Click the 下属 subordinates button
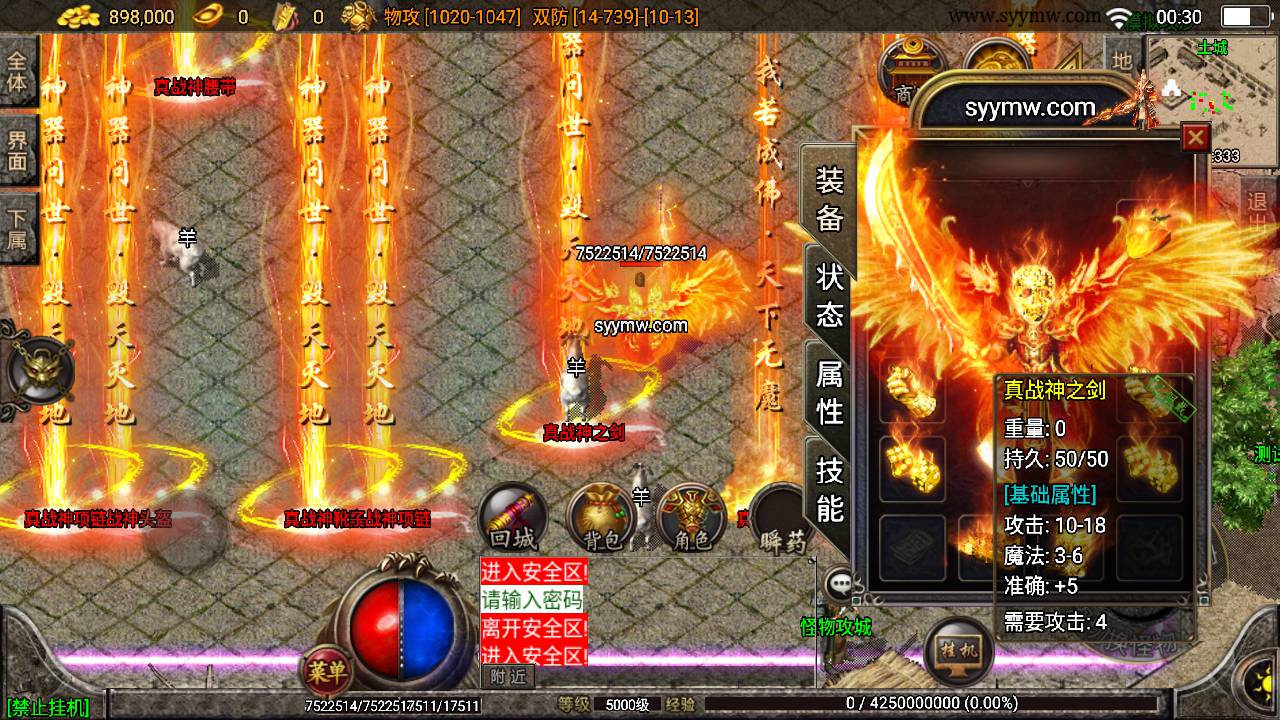The image size is (1280, 720). (18, 228)
